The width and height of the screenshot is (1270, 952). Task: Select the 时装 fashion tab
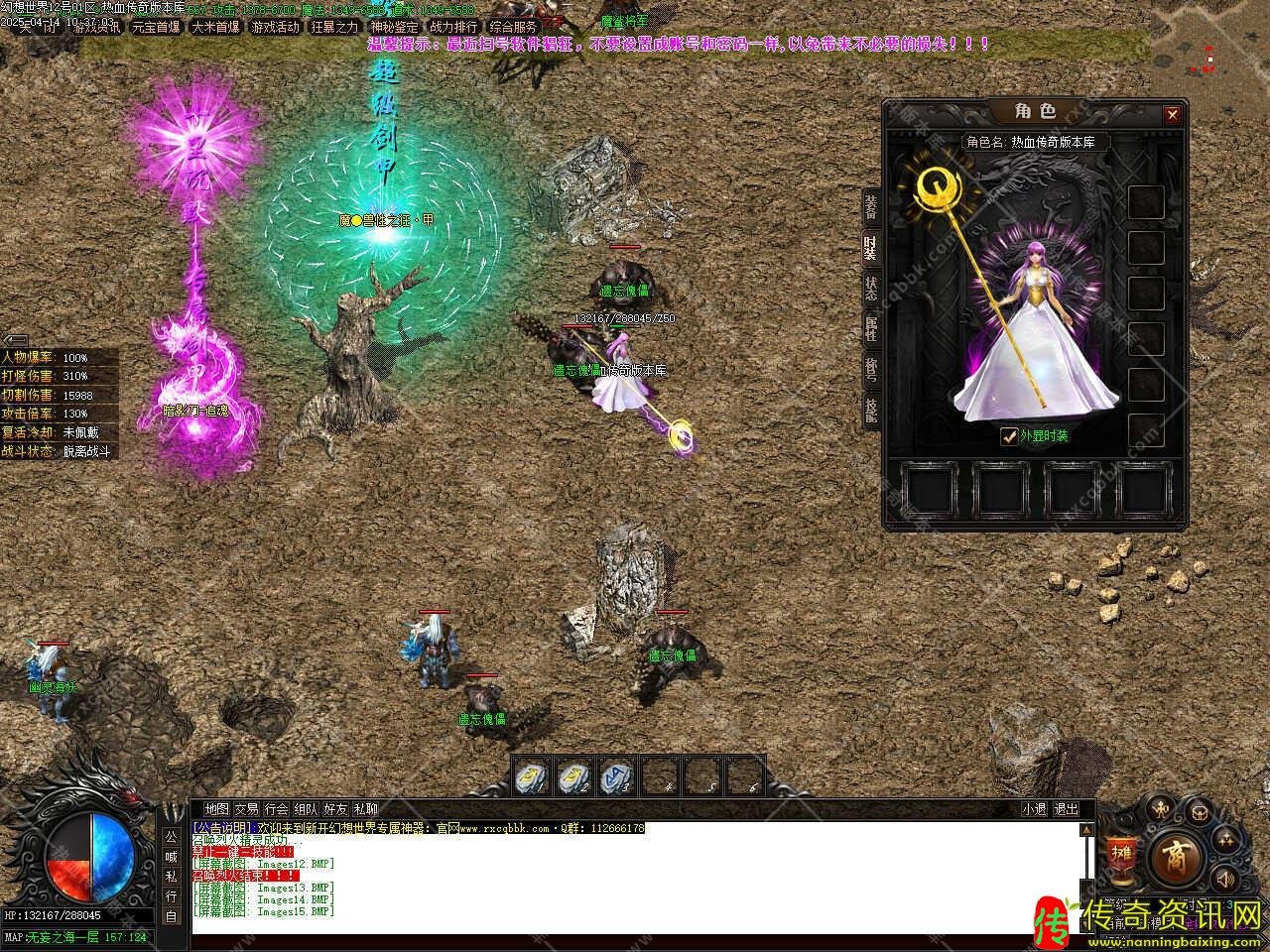[870, 248]
